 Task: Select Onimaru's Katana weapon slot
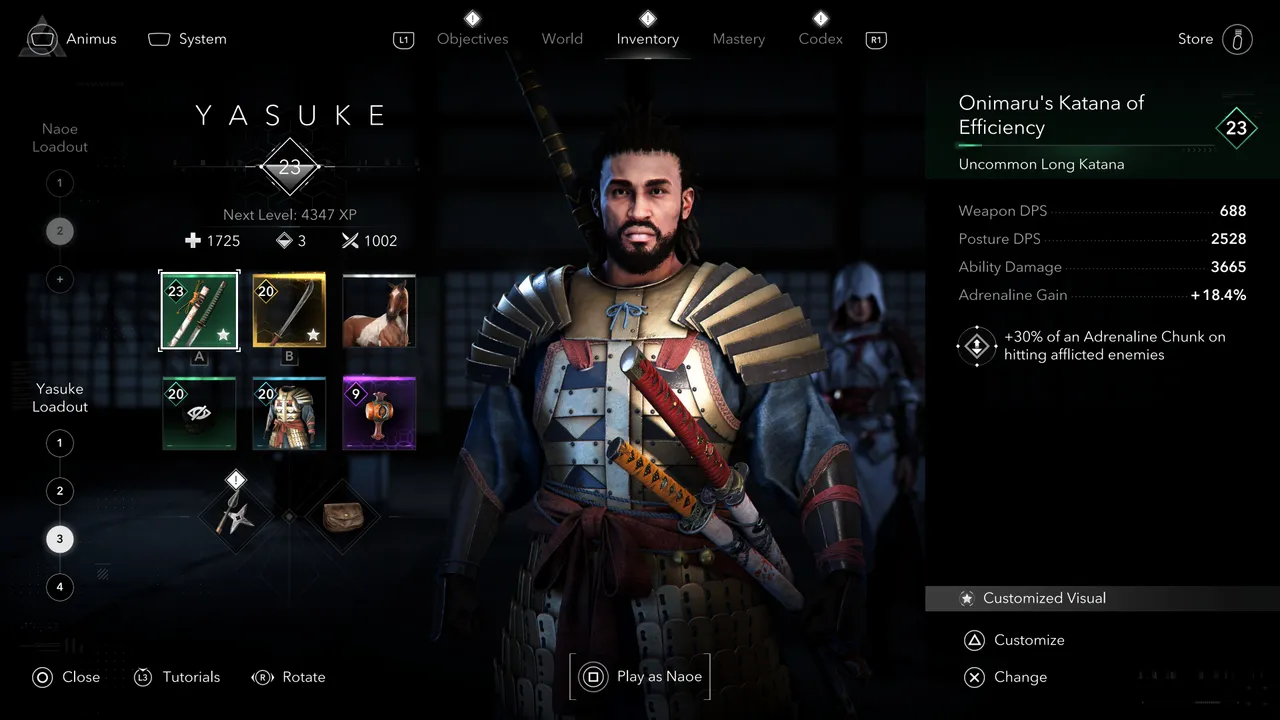199,311
